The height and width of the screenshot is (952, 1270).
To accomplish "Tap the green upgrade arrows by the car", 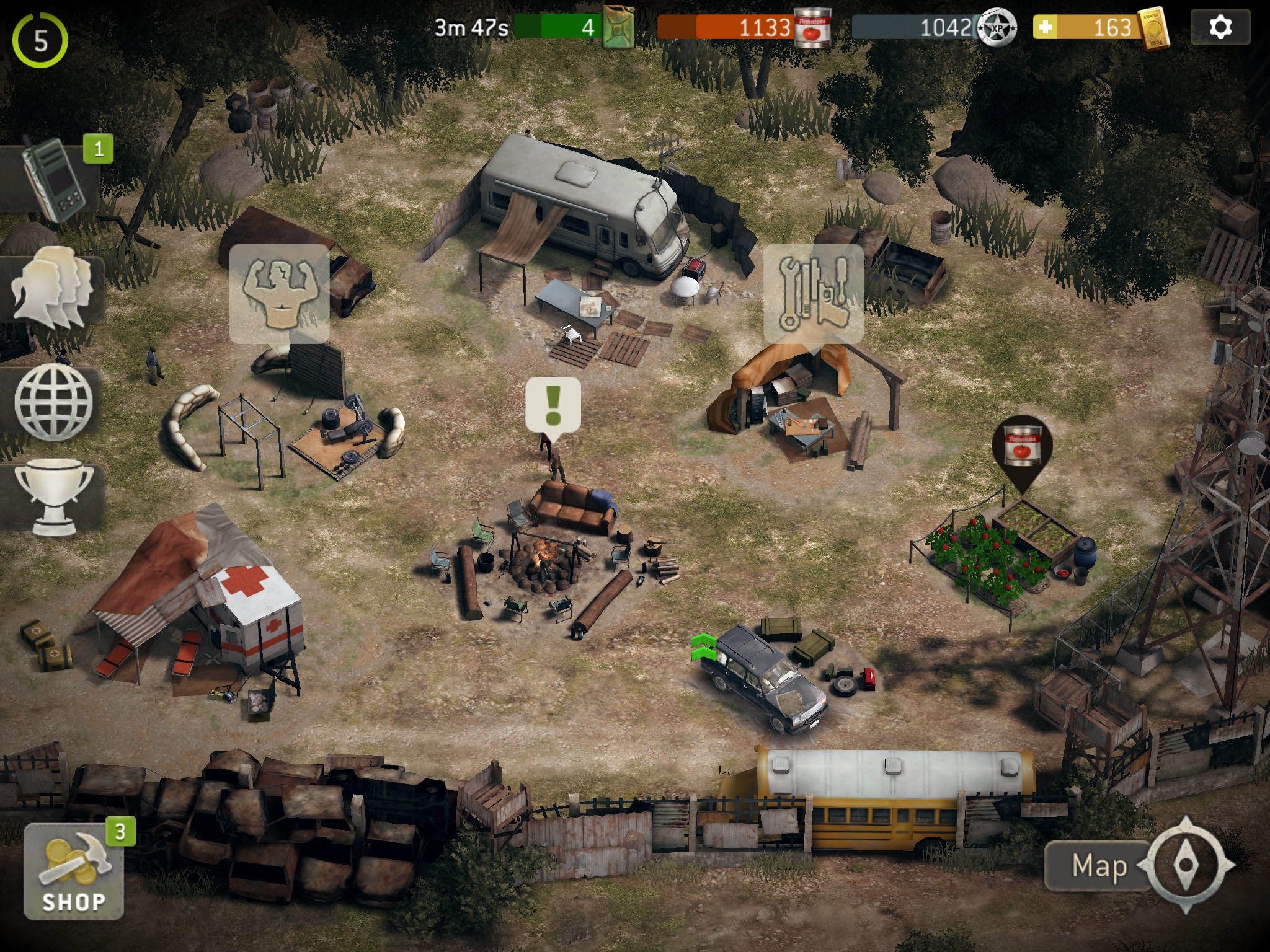I will coord(704,648).
